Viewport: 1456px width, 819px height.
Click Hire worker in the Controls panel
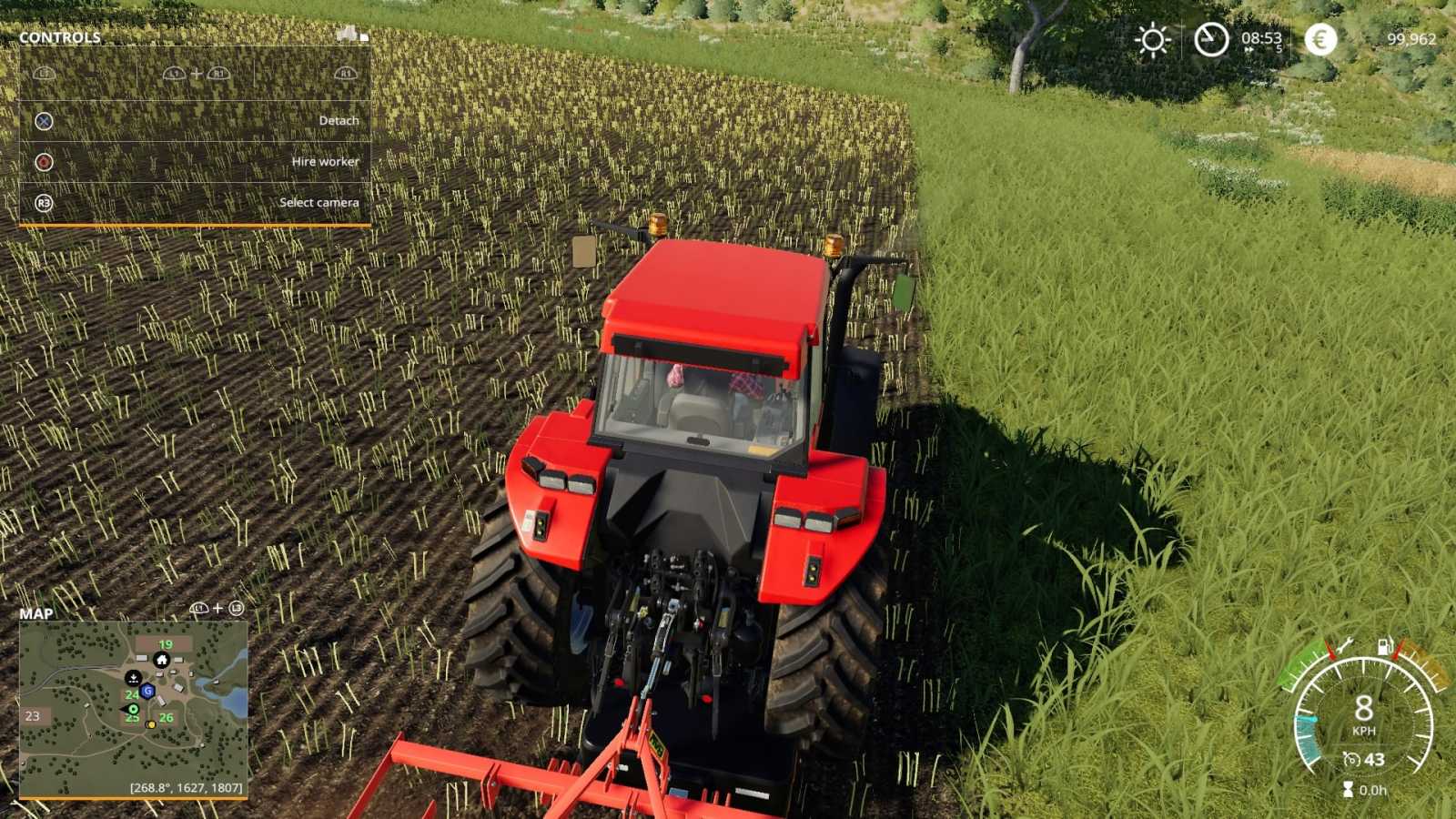tap(326, 161)
